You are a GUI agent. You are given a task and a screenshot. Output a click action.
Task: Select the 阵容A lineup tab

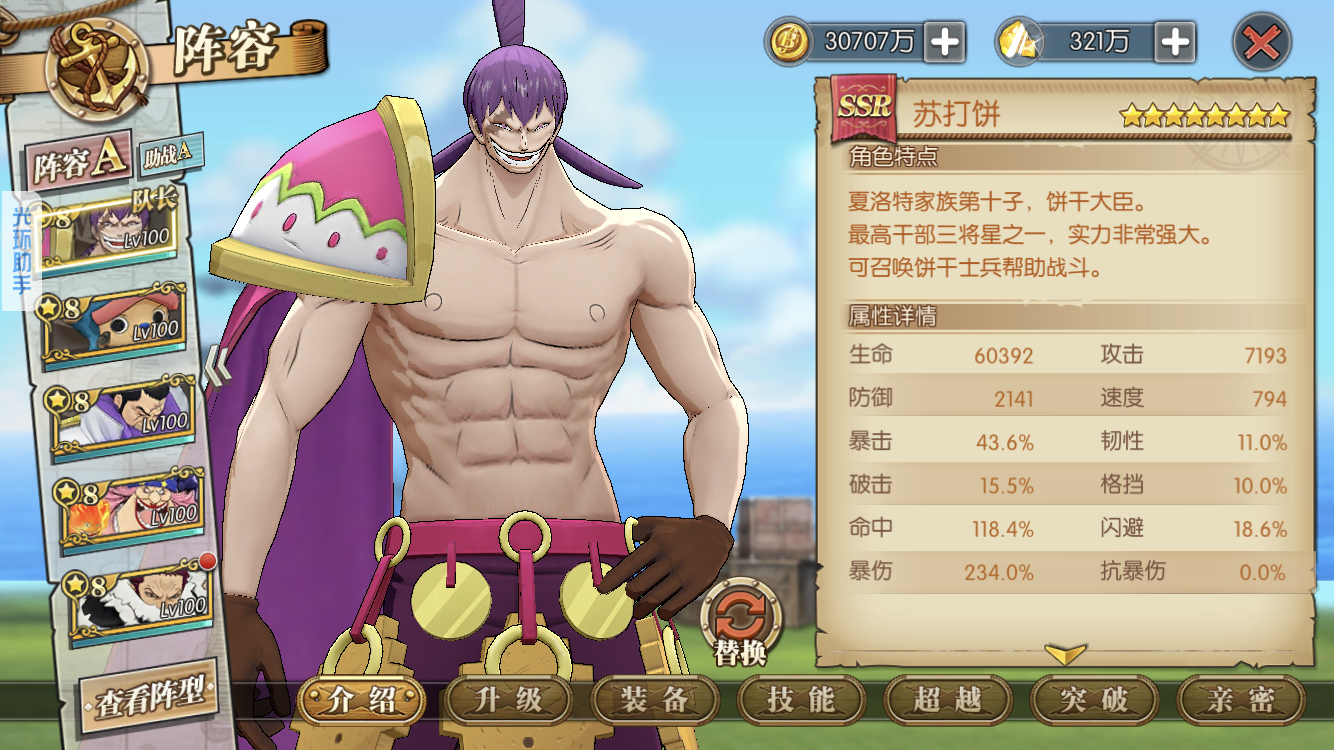click(x=79, y=163)
